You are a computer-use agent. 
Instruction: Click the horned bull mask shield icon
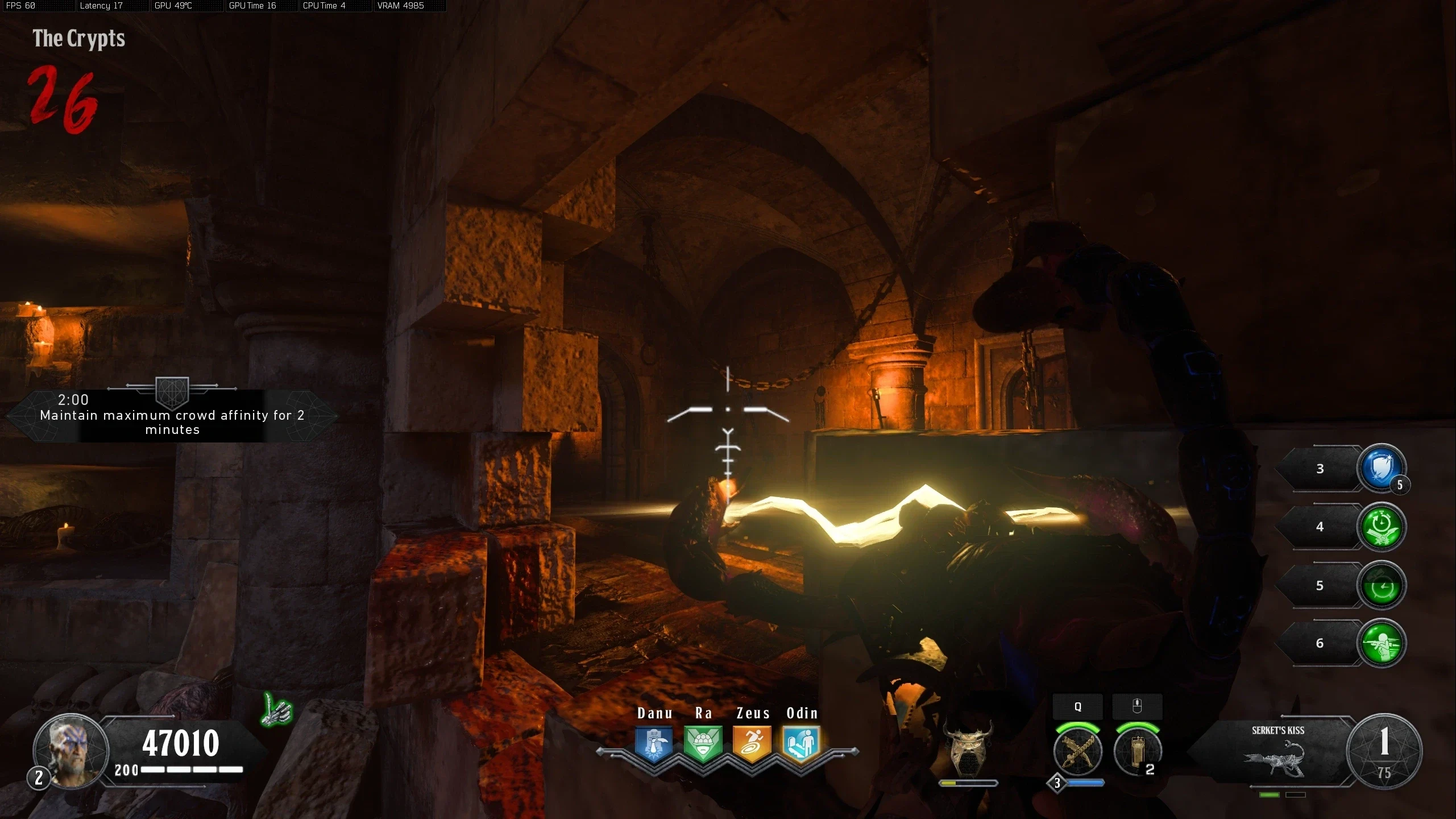click(968, 749)
